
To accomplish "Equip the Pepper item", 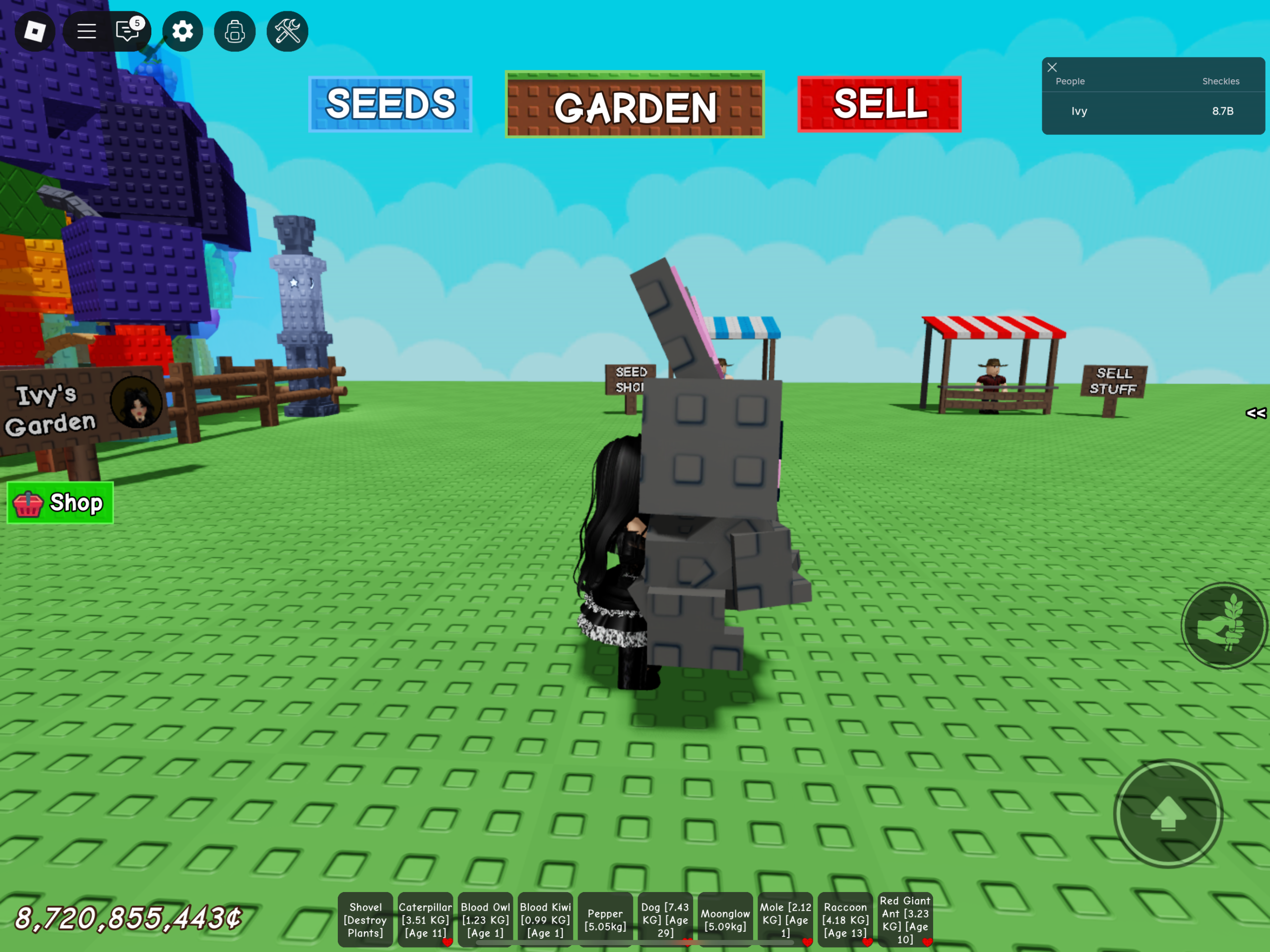I will 606,919.
